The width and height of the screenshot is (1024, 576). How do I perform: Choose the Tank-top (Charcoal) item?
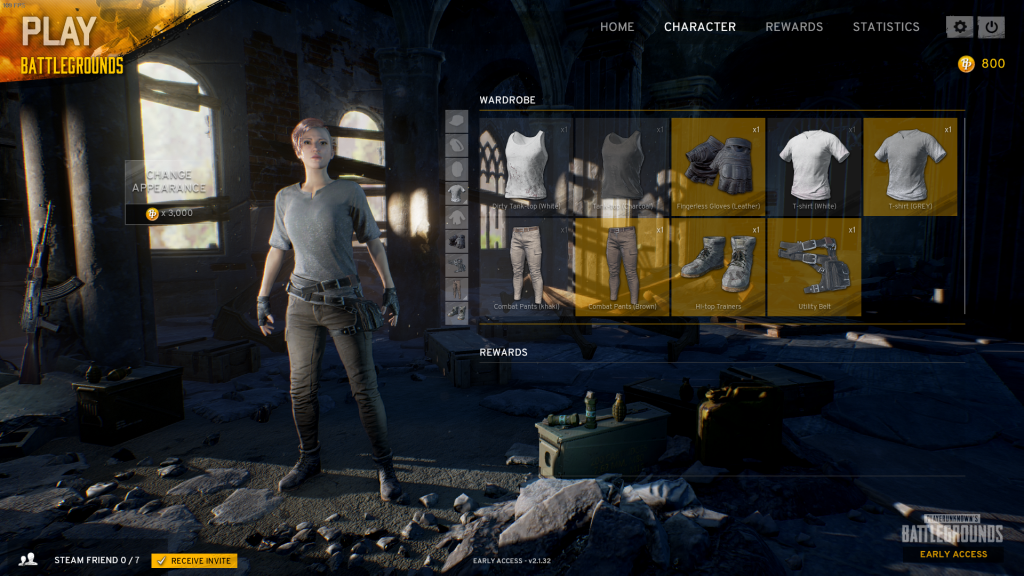tap(621, 167)
